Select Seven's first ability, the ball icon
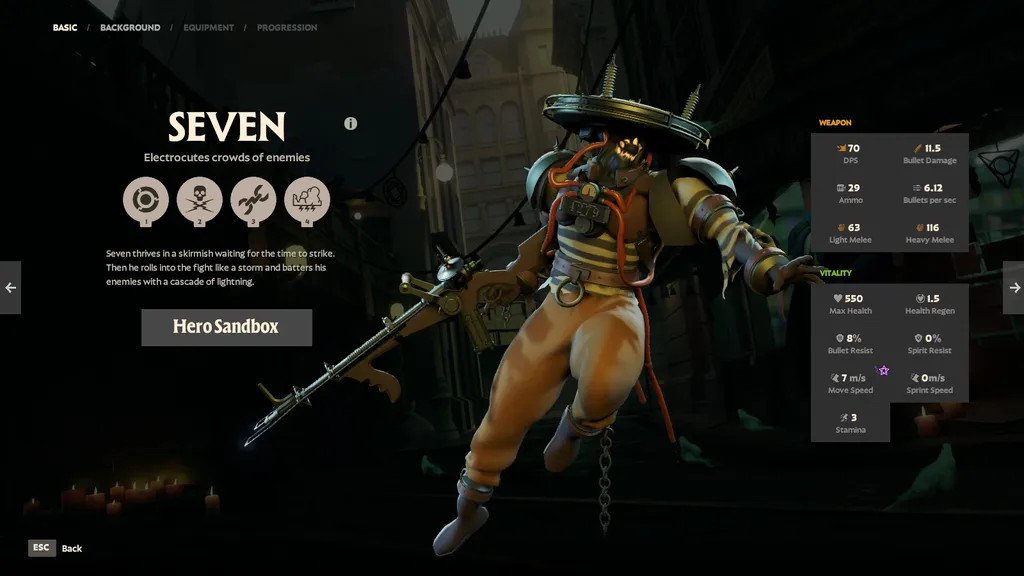This screenshot has height=576, width=1024. coord(146,199)
